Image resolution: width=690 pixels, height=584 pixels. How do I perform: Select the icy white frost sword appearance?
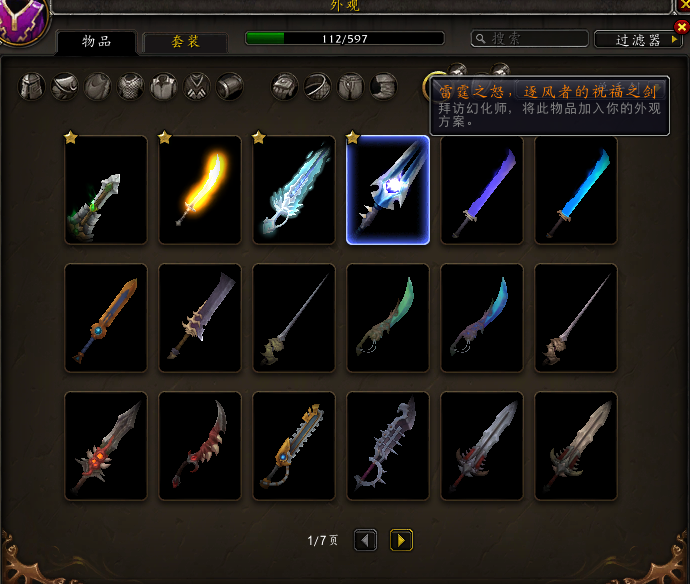[294, 190]
